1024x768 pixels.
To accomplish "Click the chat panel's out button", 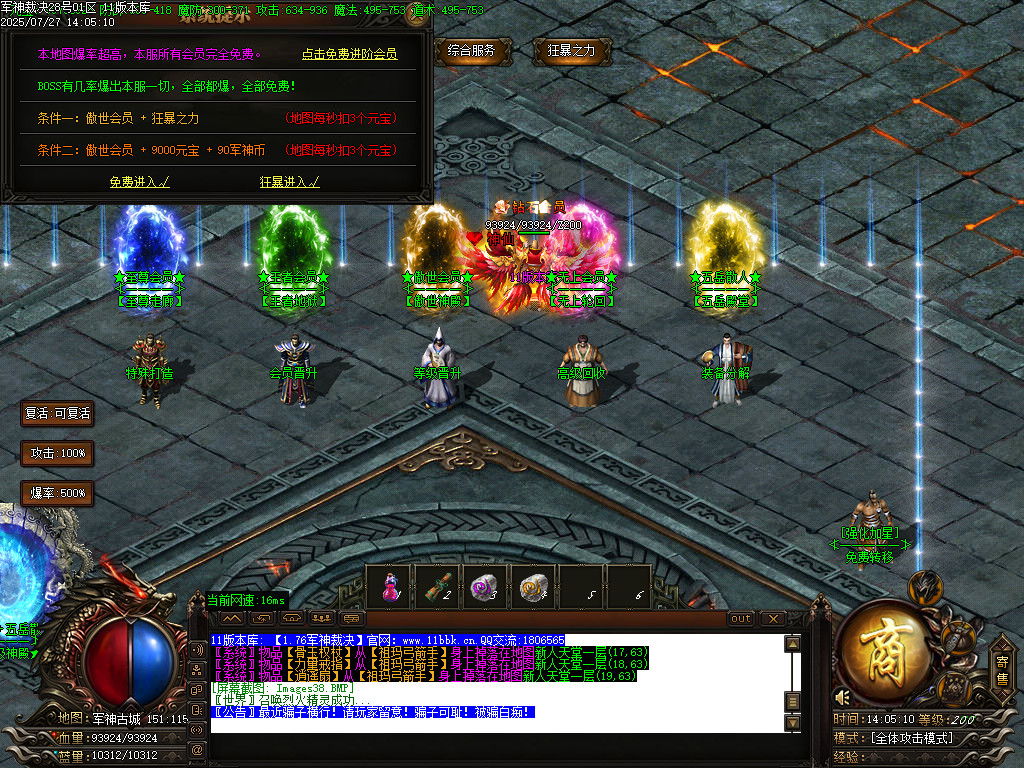I will pyautogui.click(x=741, y=618).
